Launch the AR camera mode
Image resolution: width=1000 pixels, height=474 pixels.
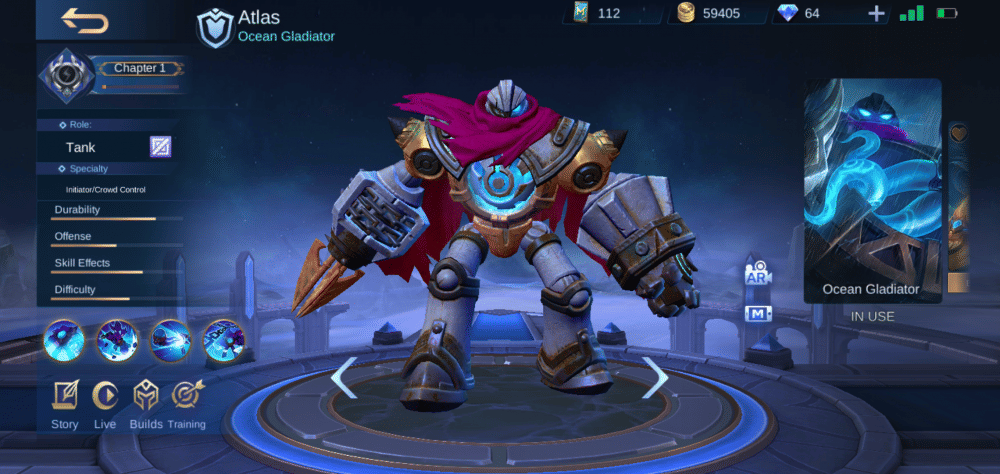(757, 275)
